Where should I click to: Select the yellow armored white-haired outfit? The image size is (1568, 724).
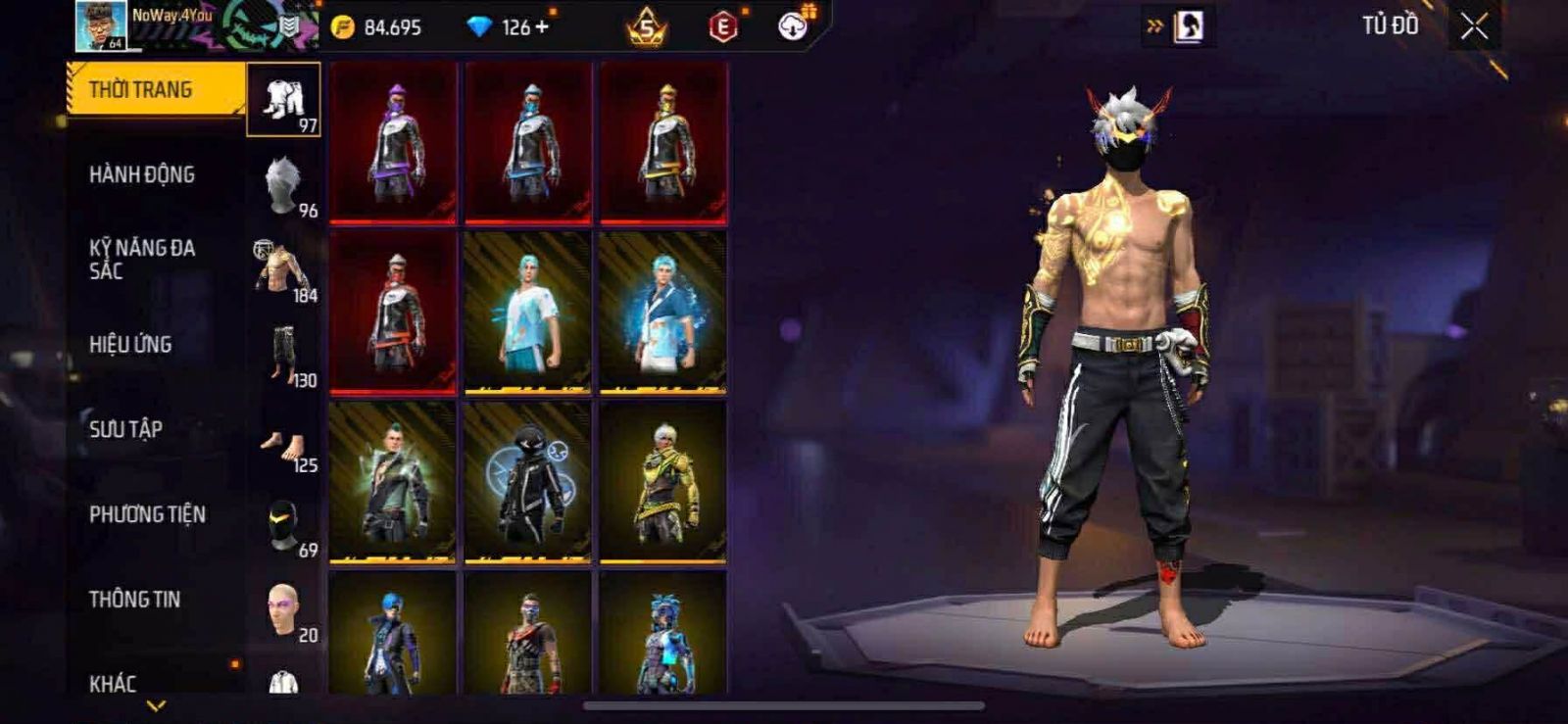tap(662, 482)
